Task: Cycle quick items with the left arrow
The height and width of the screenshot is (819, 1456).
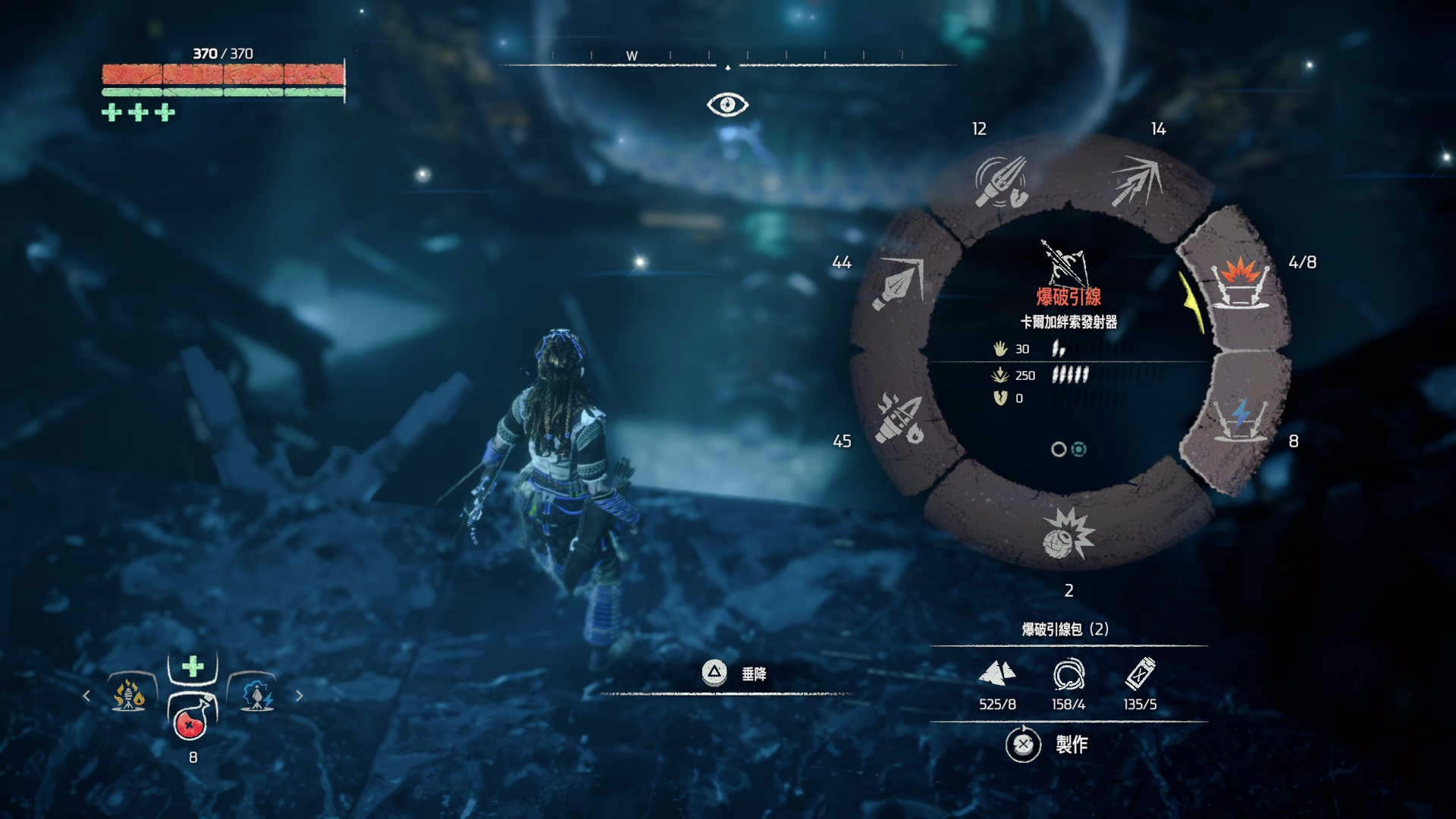Action: (86, 695)
